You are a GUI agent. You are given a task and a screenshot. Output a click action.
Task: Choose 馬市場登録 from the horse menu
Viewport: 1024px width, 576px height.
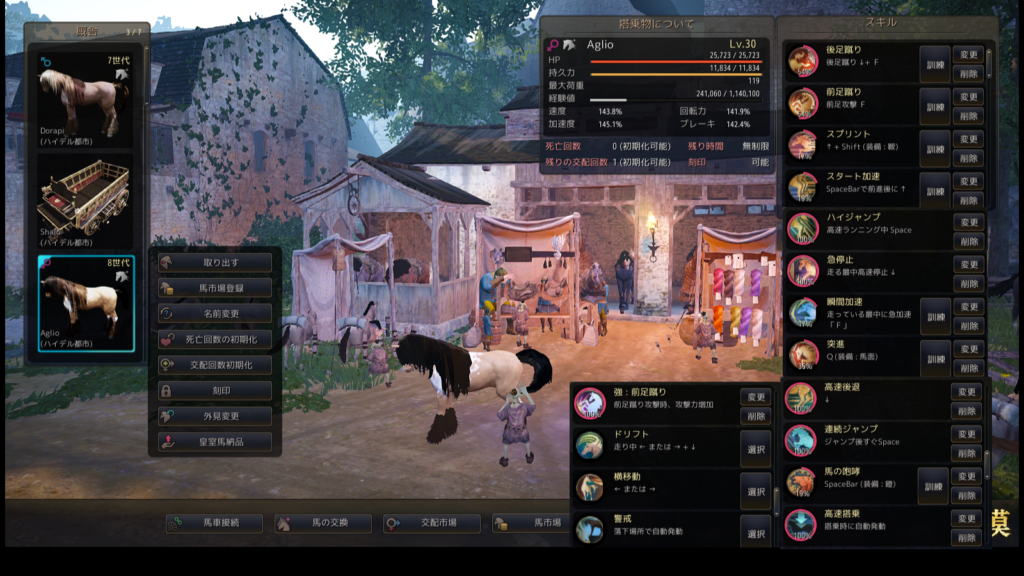[x=215, y=288]
